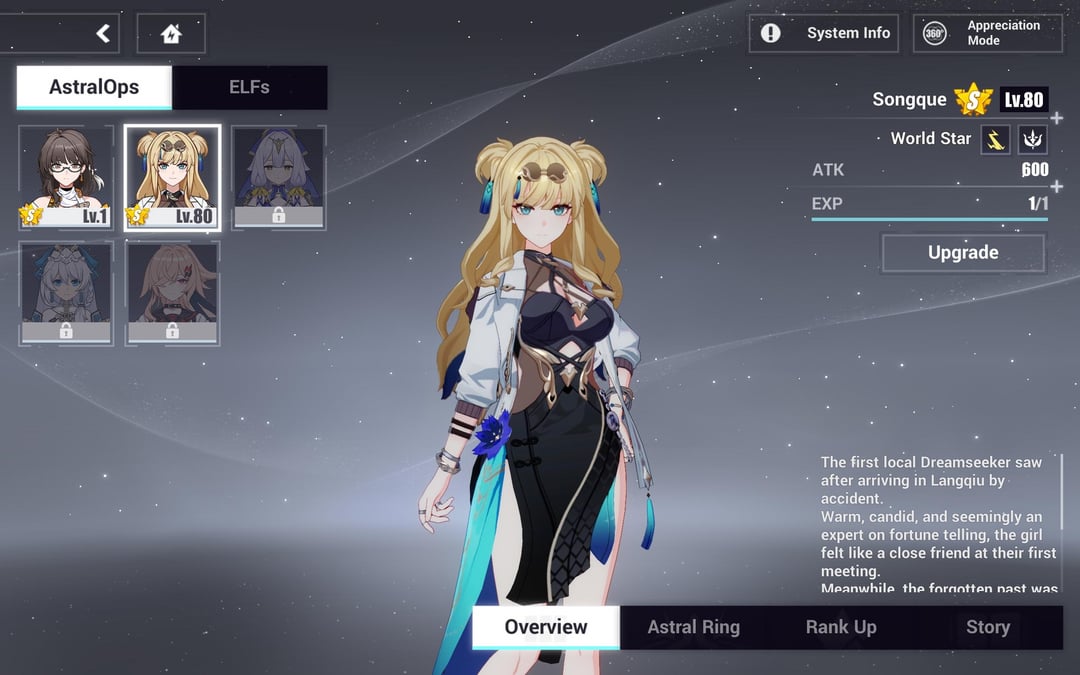Choose the Lv.1 brunette with glasses portrait
The height and width of the screenshot is (675, 1080).
point(65,178)
